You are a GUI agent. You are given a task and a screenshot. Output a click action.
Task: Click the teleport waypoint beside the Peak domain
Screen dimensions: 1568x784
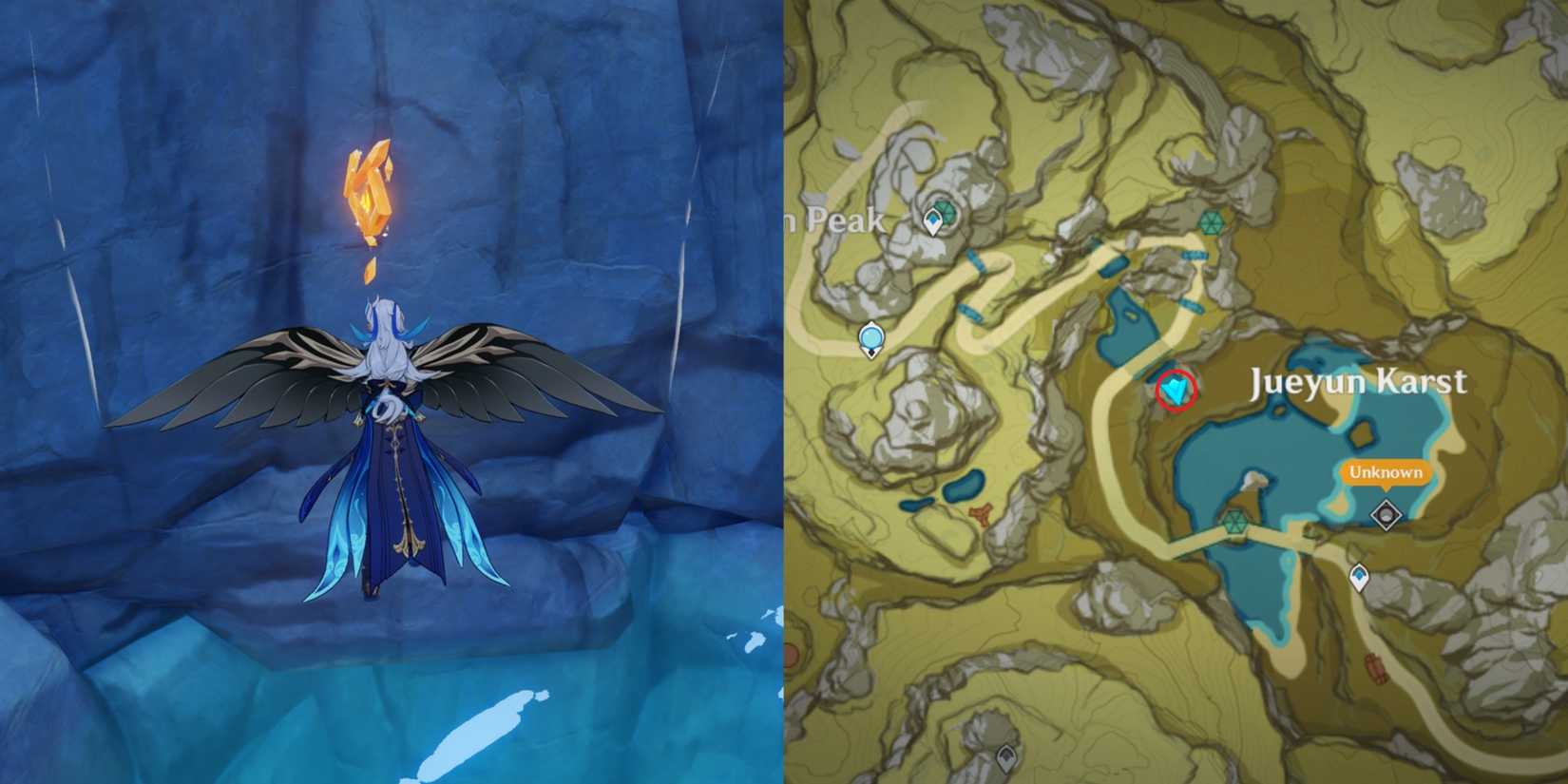click(x=932, y=221)
